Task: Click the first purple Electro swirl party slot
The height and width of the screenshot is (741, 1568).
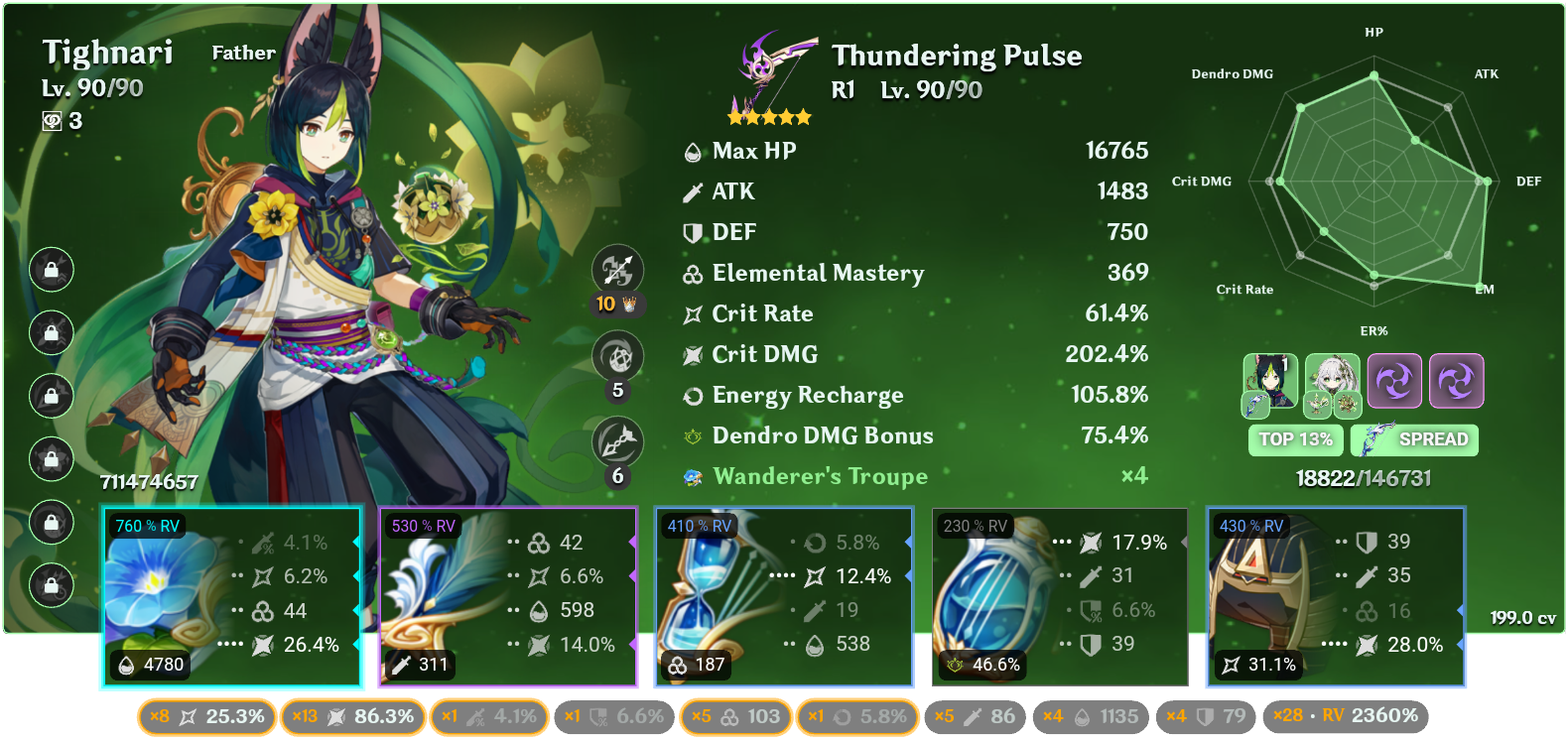Action: tap(1395, 381)
